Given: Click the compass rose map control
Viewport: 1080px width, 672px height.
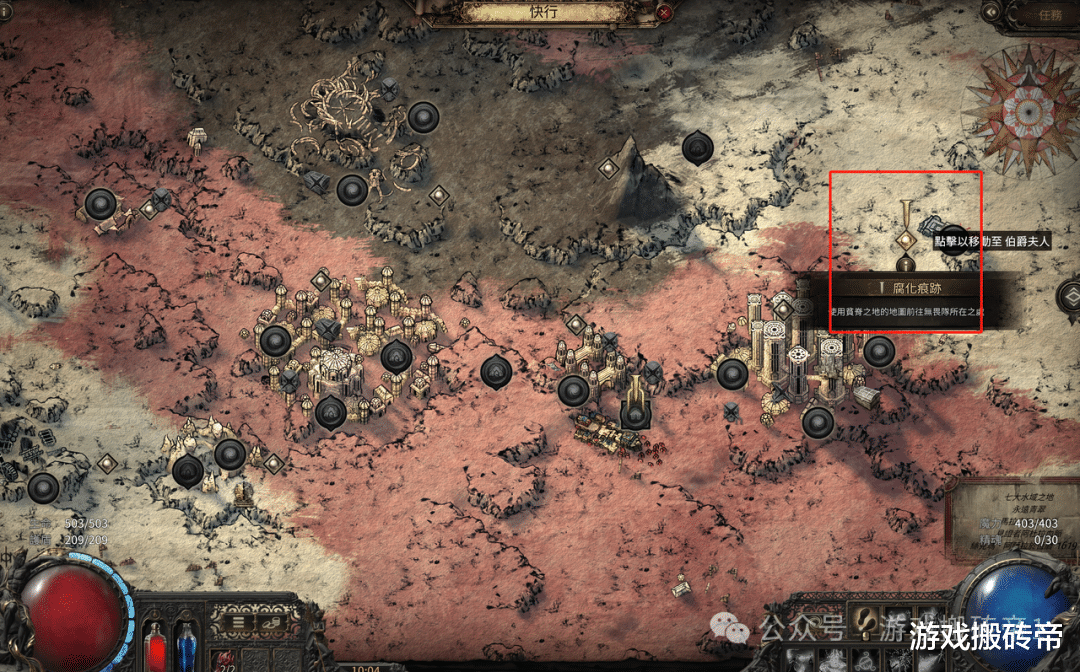Looking at the screenshot, I should [1020, 106].
